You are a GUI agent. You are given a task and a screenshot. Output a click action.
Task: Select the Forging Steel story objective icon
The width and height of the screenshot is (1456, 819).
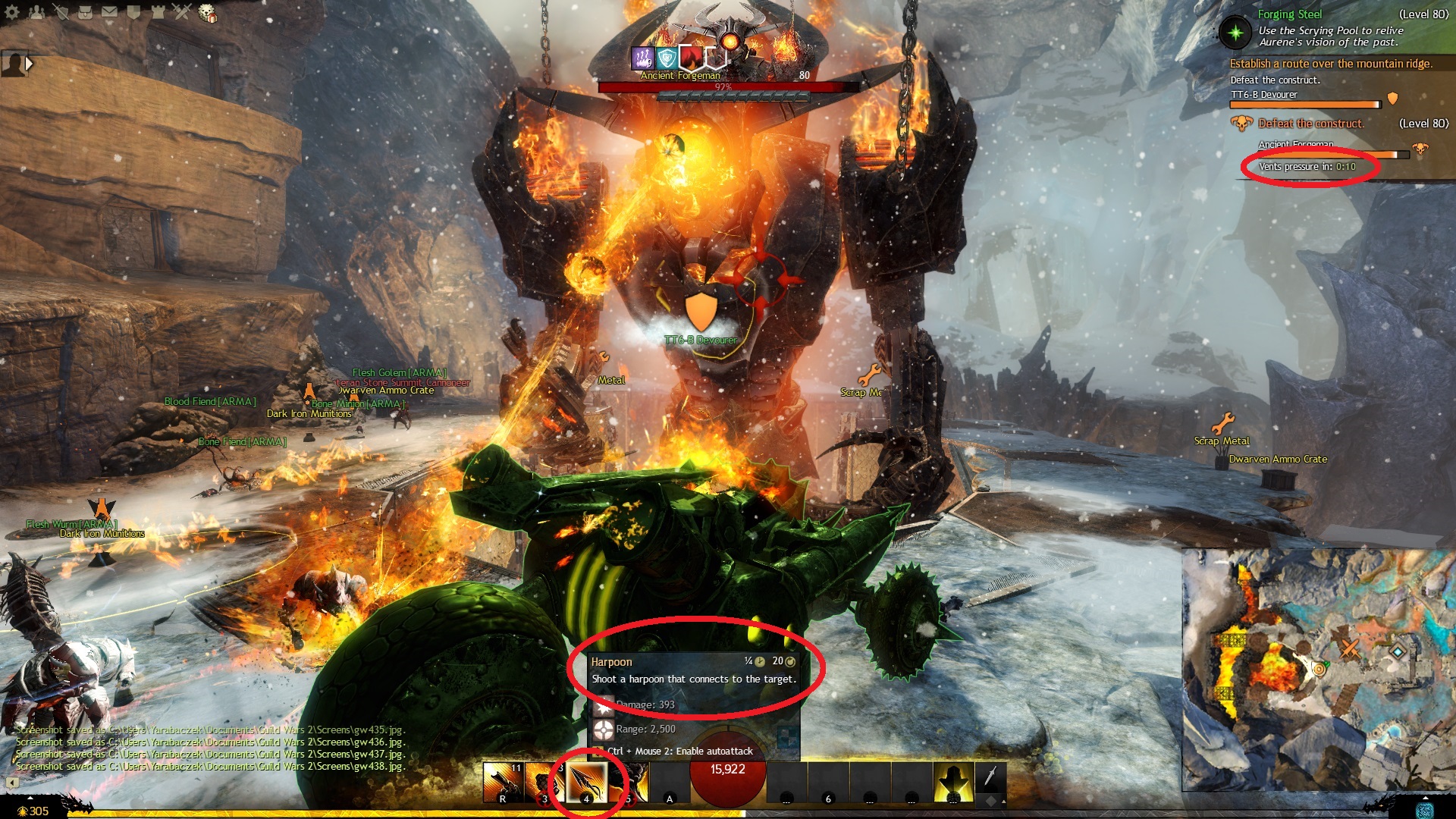pyautogui.click(x=1236, y=32)
